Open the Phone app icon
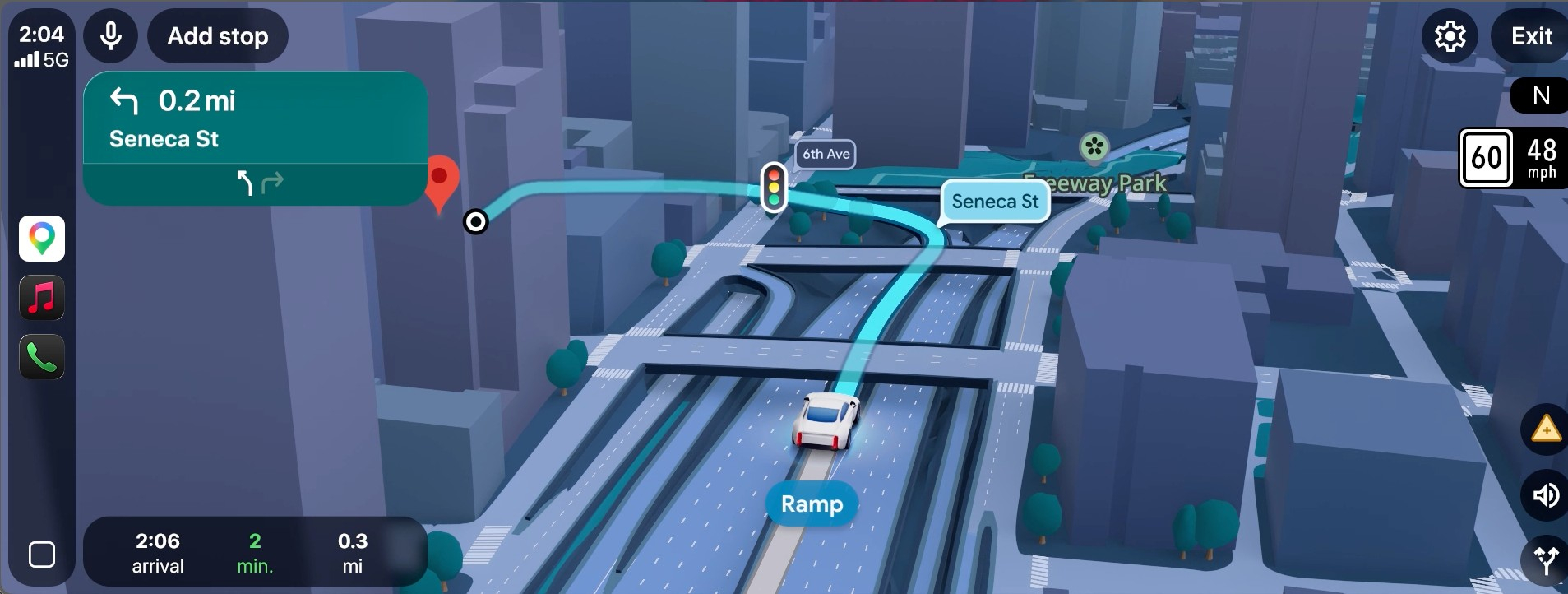Image resolution: width=1568 pixels, height=594 pixels. [41, 357]
